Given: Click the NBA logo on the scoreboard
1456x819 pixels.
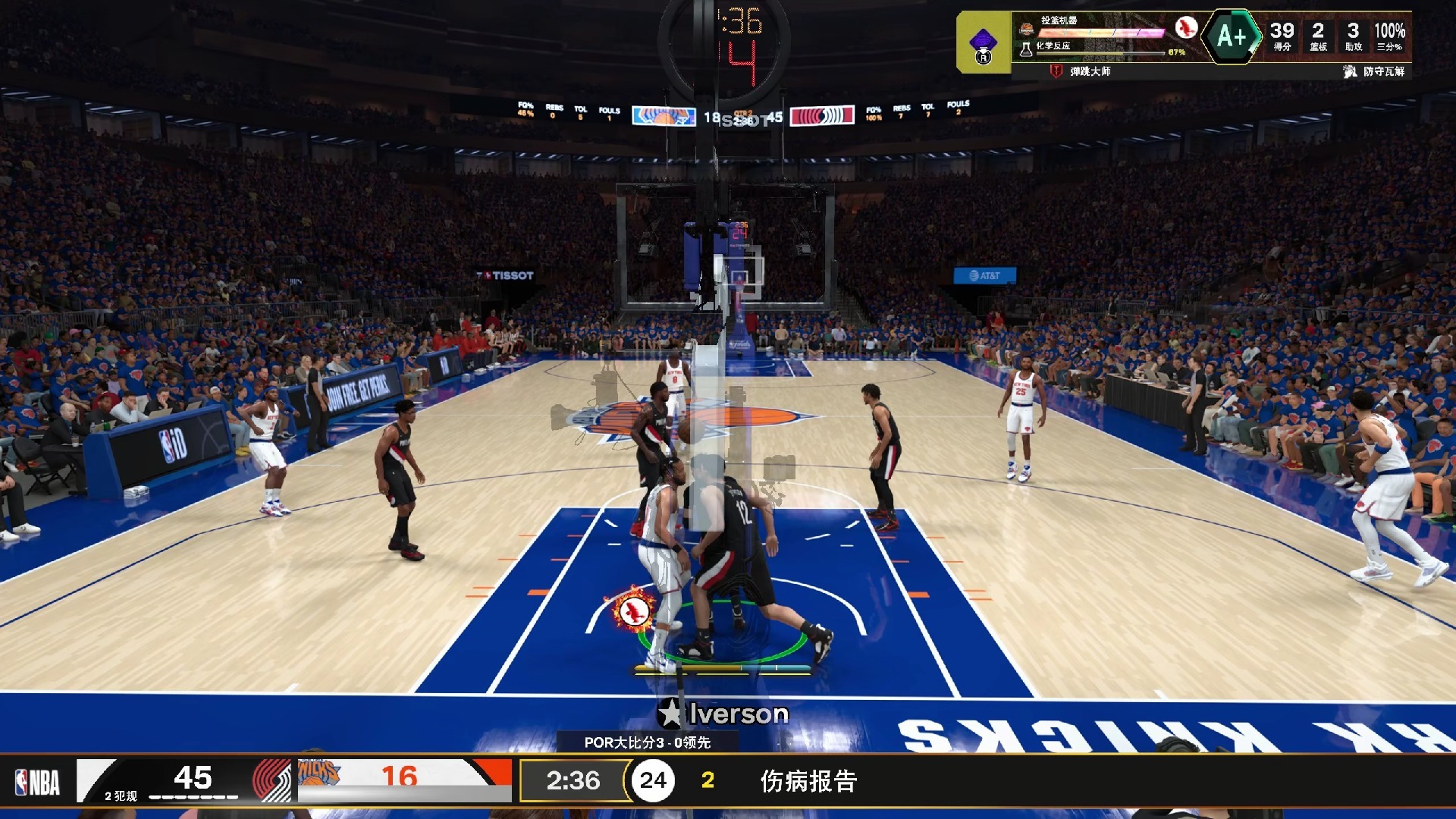Looking at the screenshot, I should 37,782.
